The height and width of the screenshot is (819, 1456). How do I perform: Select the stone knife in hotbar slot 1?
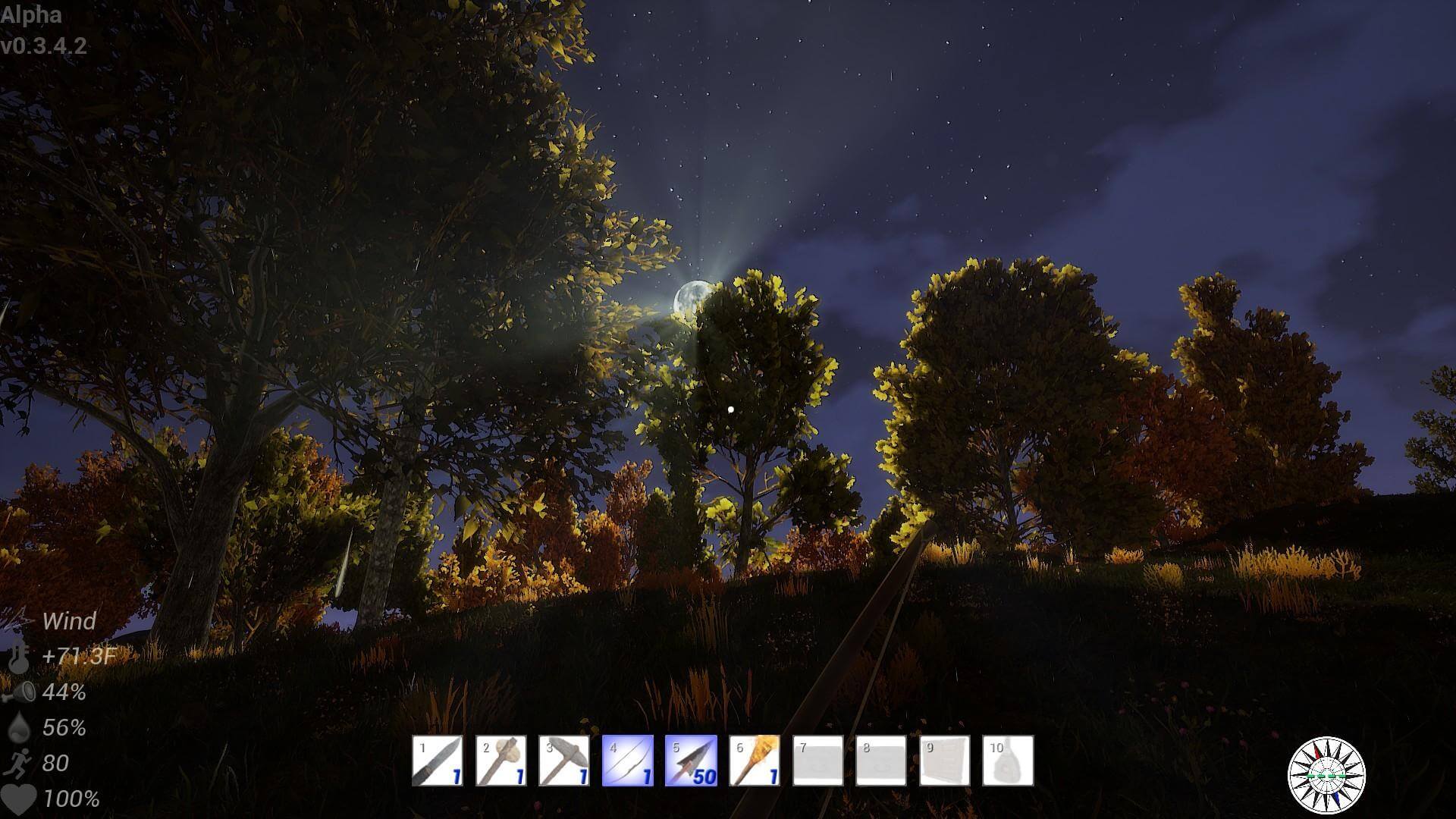438,761
